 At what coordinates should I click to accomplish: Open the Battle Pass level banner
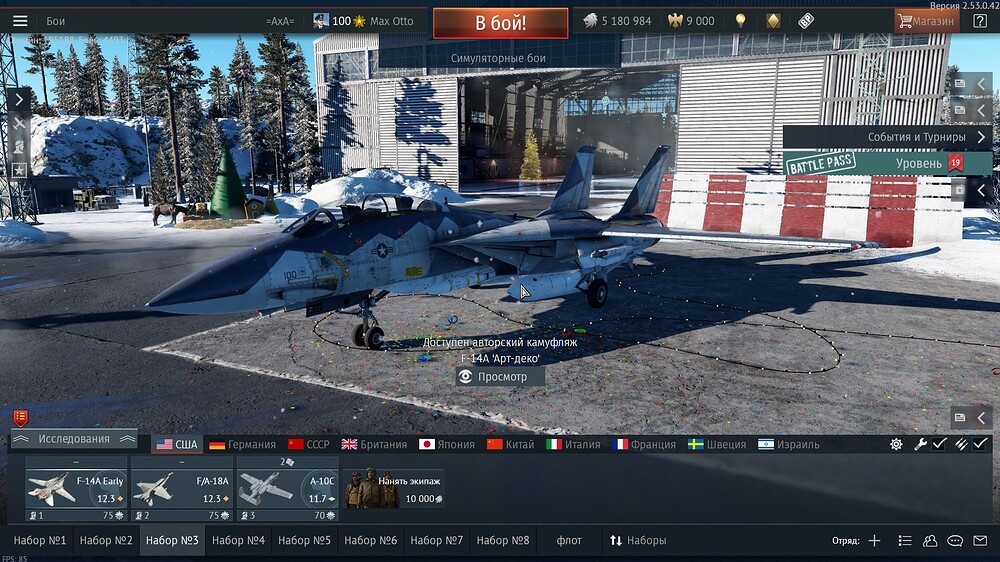click(x=886, y=164)
